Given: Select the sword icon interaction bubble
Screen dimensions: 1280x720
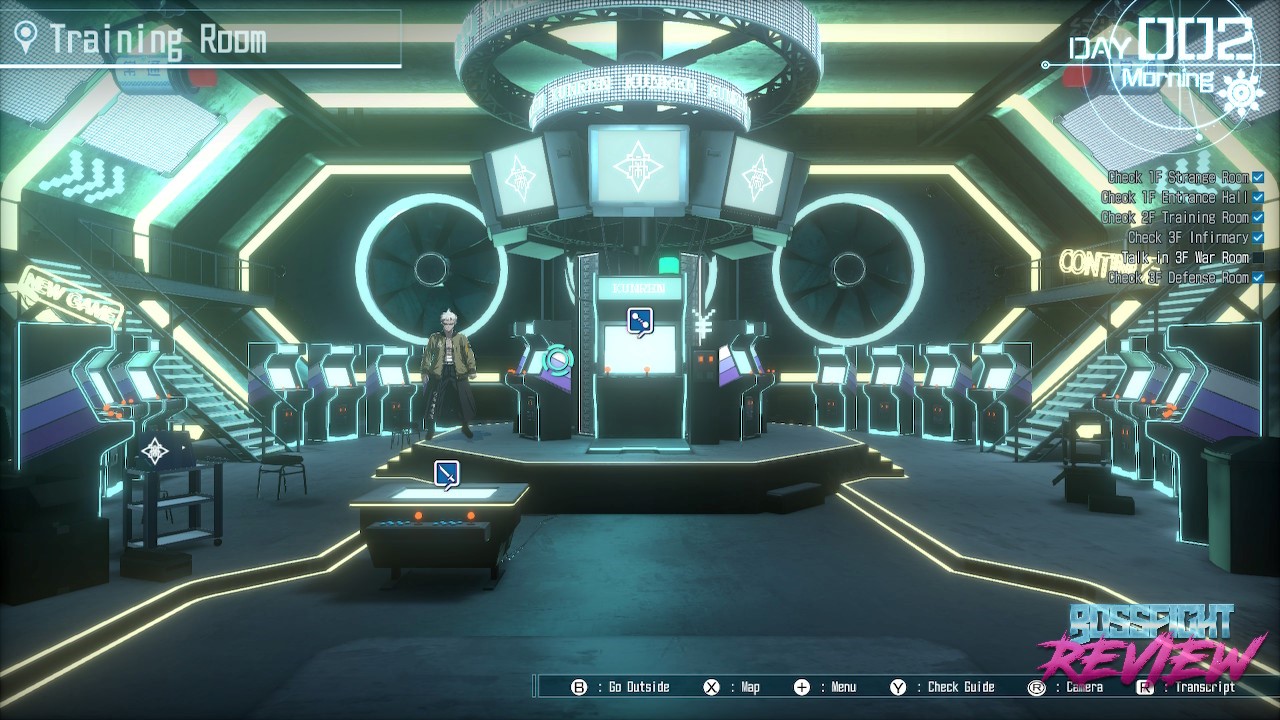Looking at the screenshot, I should point(447,473).
